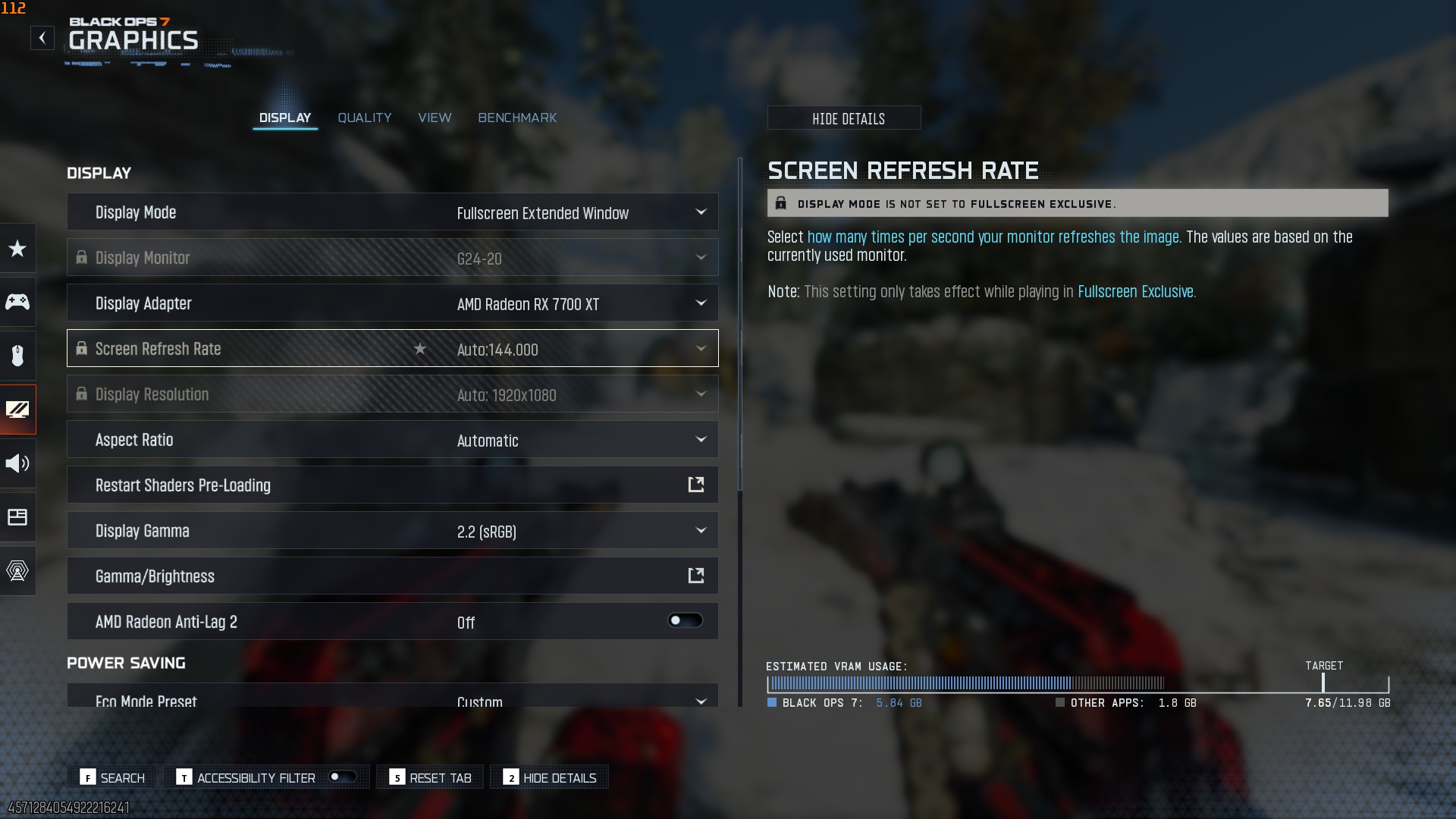The width and height of the screenshot is (1456, 819).
Task: Open the controller settings category
Action: pos(17,302)
